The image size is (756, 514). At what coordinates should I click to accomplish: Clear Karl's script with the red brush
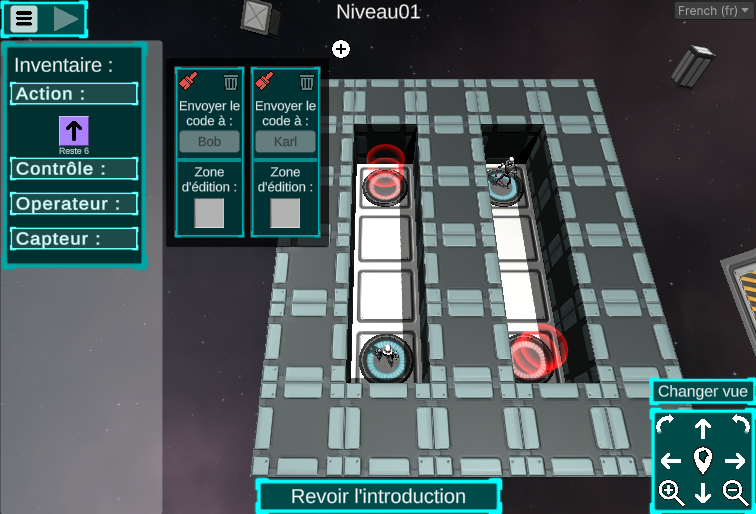click(x=265, y=82)
